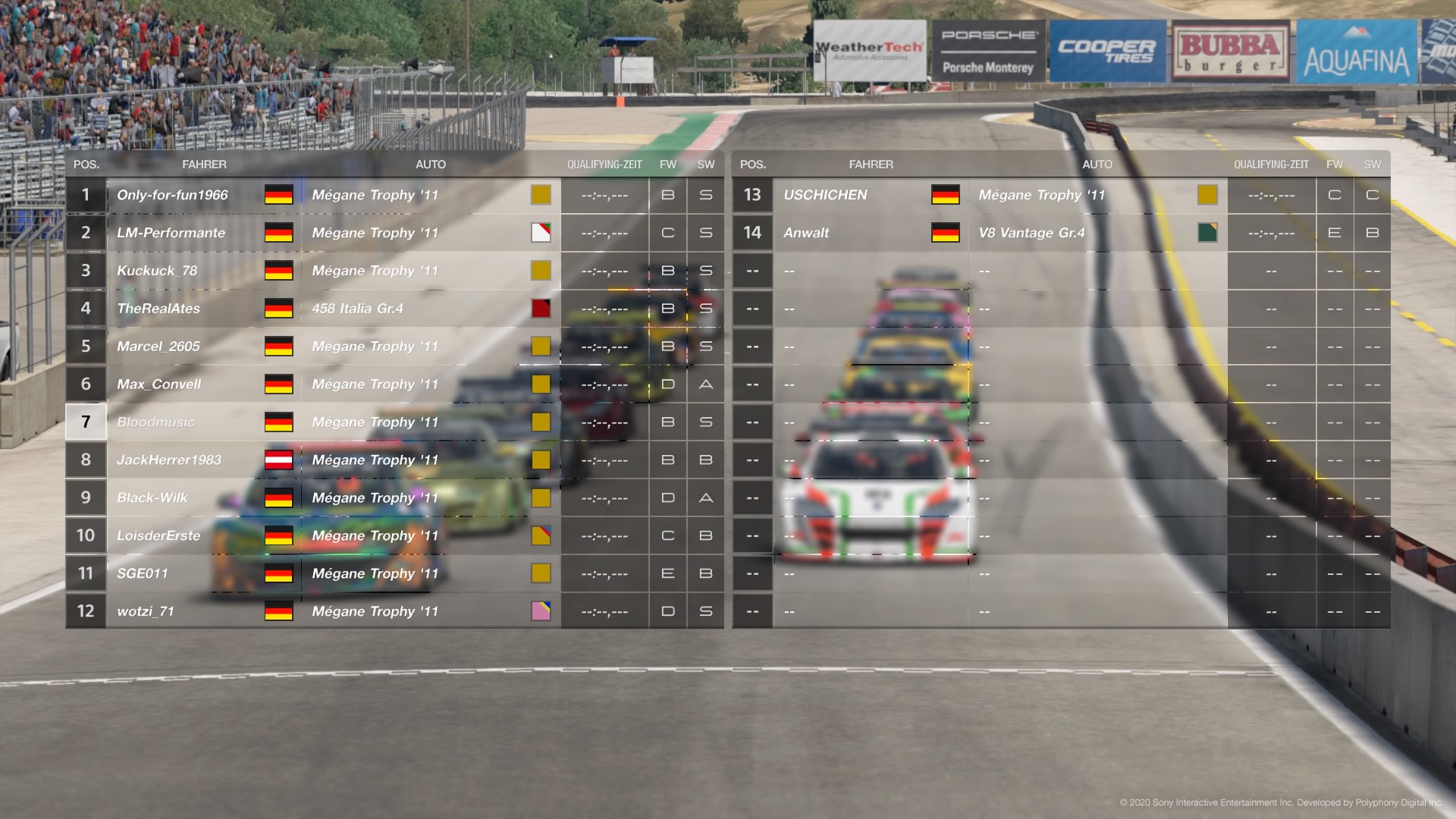1456x819 pixels.
Task: Select the red-and-white livery icon for LM-Performante
Action: coord(540,233)
